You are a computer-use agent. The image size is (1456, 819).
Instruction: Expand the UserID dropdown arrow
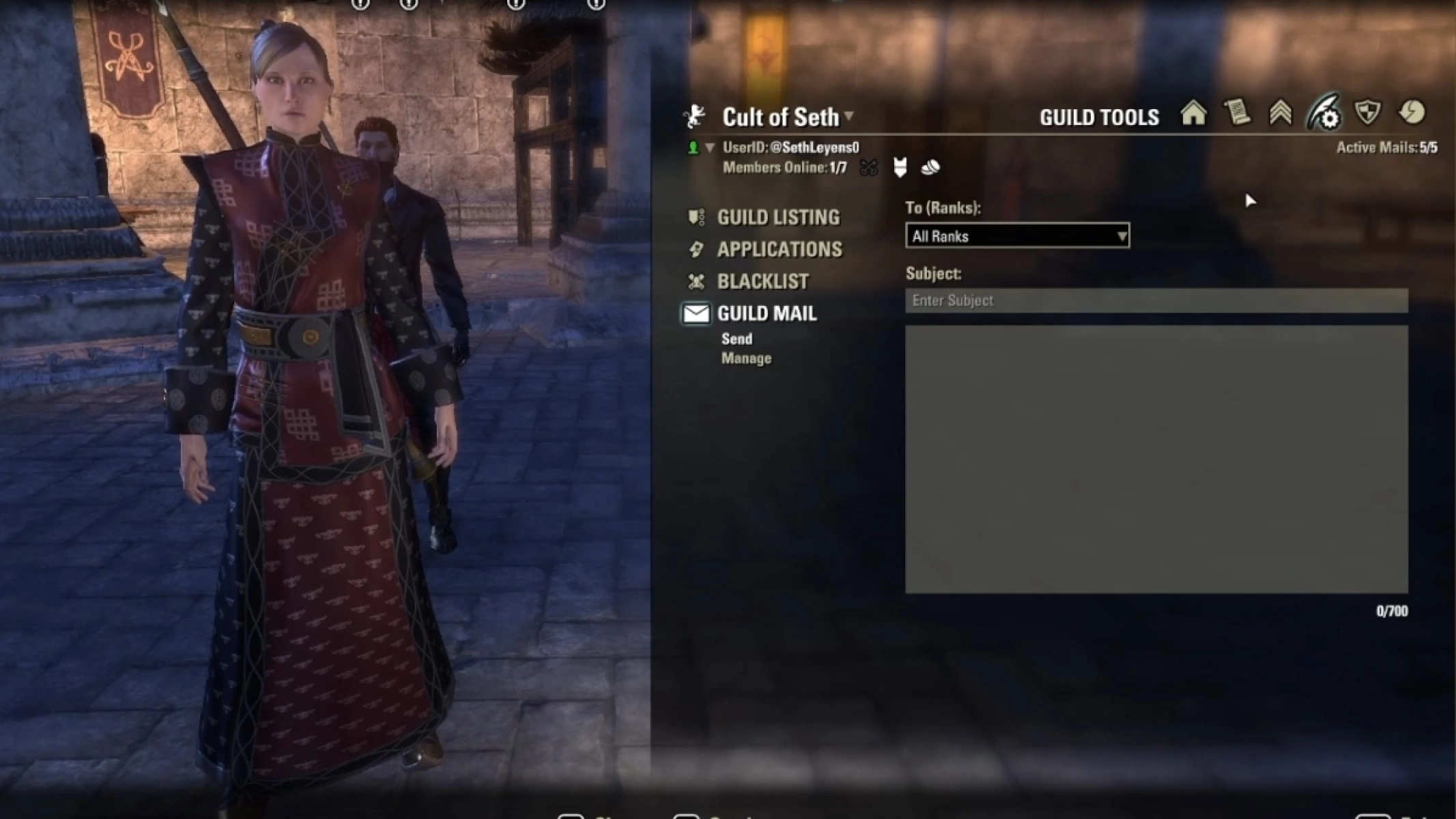coord(710,147)
